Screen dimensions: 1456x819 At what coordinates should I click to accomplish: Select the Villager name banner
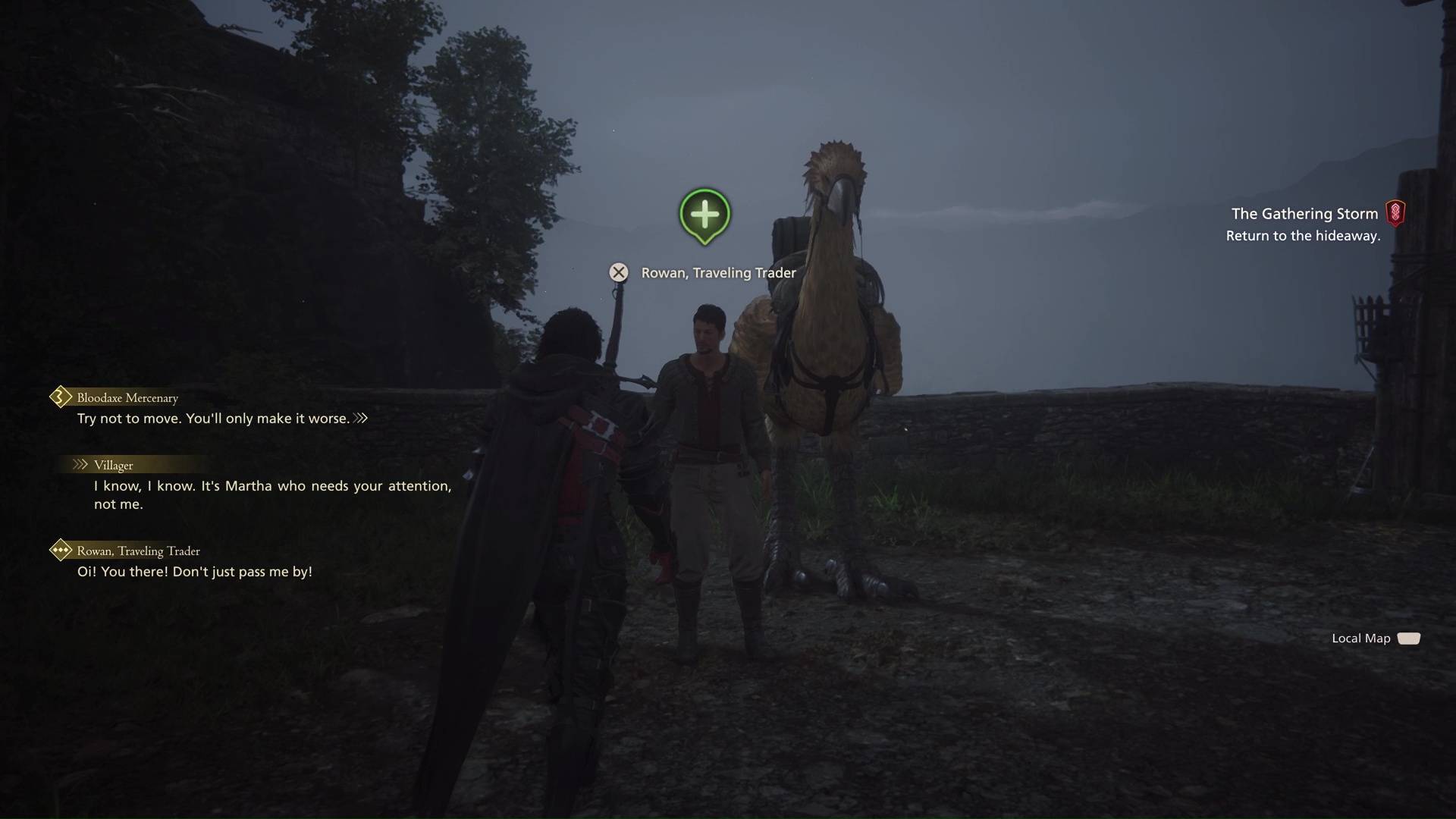coord(113,465)
